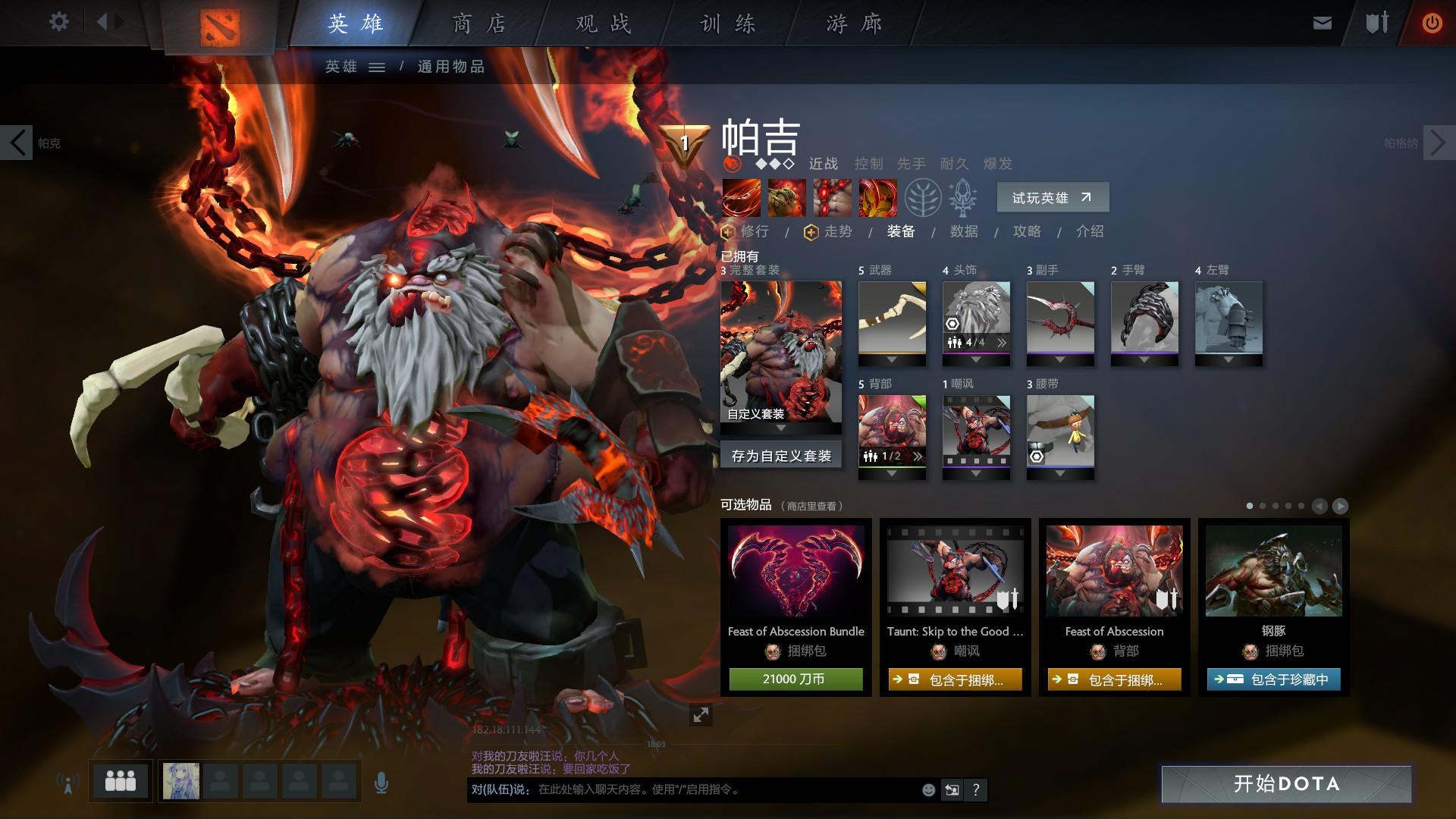Show the 介绍 hero intro sub-tab
1456x819 pixels.
[1090, 231]
